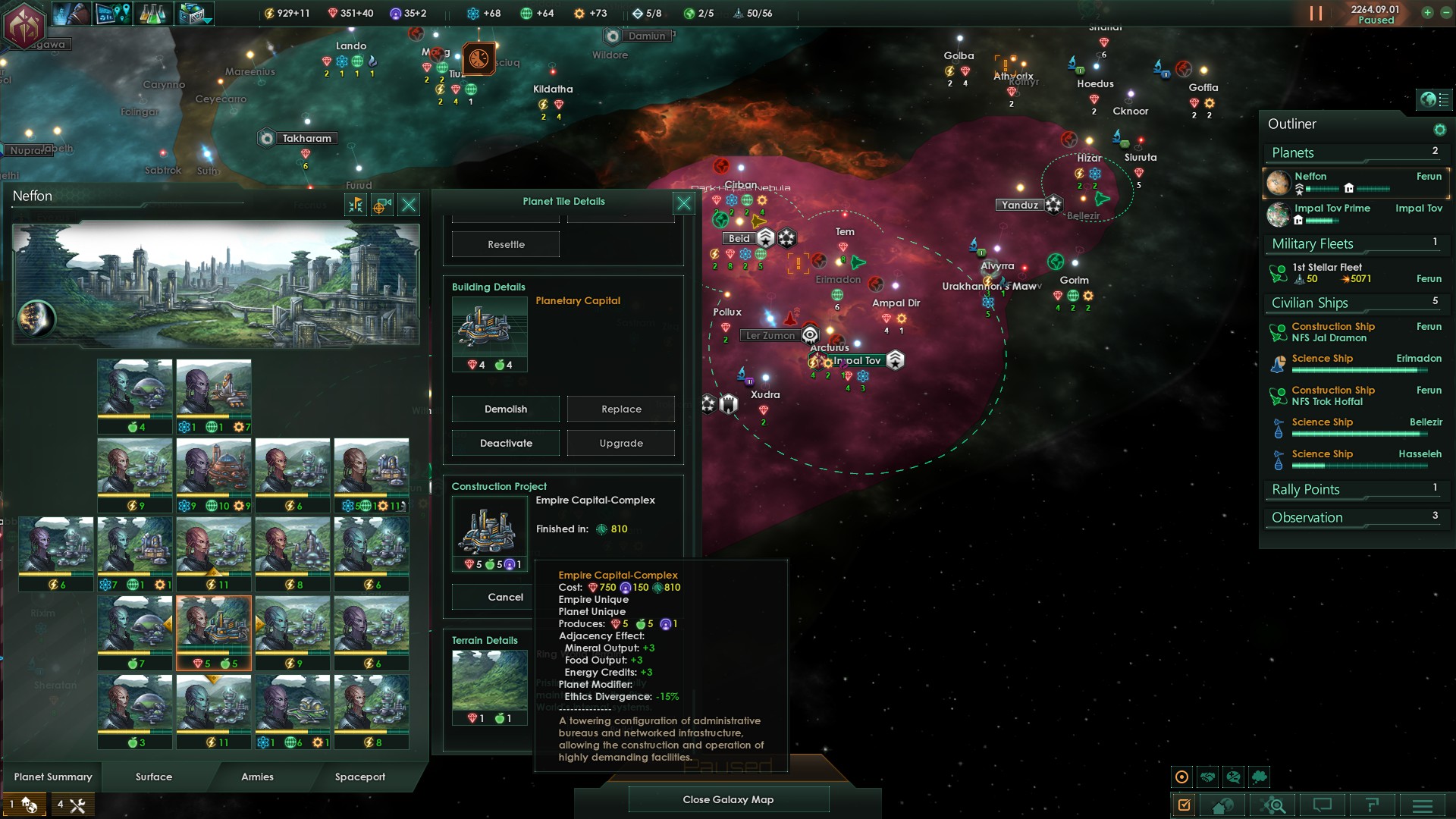Close the Galaxy Map view
Viewport: 1456px width, 819px height.
point(728,799)
